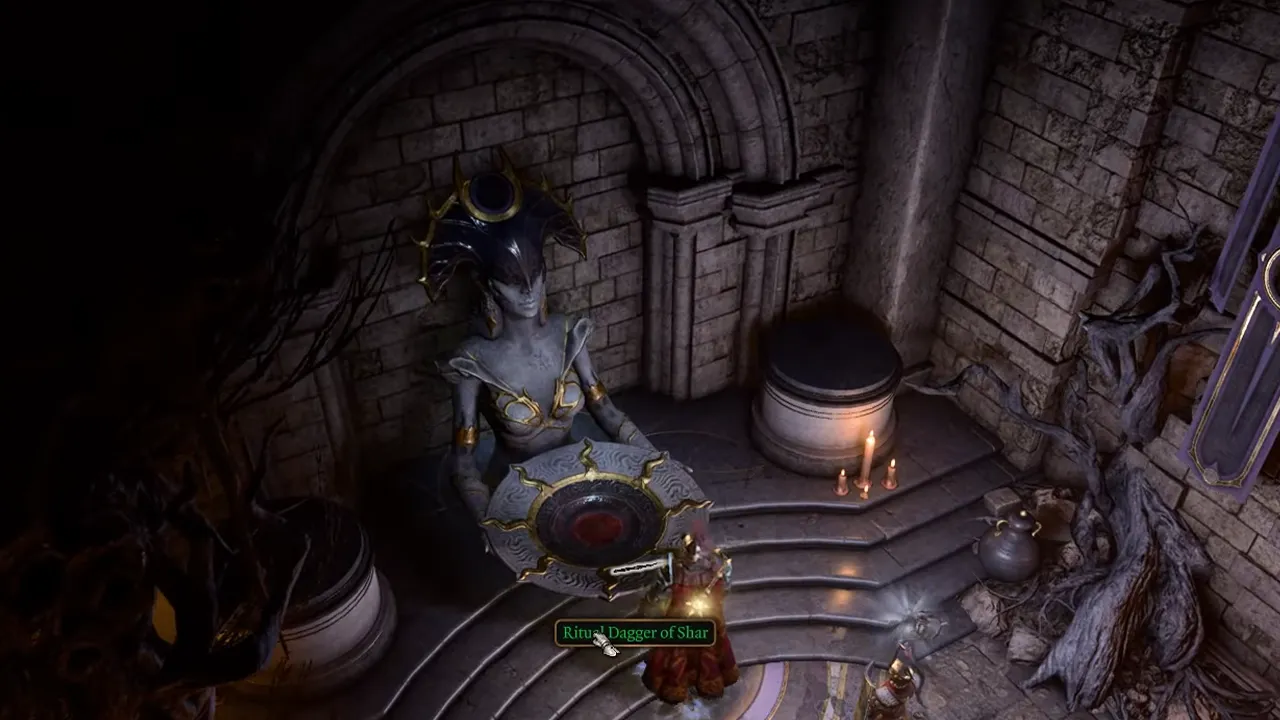Viewport: 1280px width, 720px height.
Task: Select the Ritual Dagger of Shar label
Action: coord(635,632)
